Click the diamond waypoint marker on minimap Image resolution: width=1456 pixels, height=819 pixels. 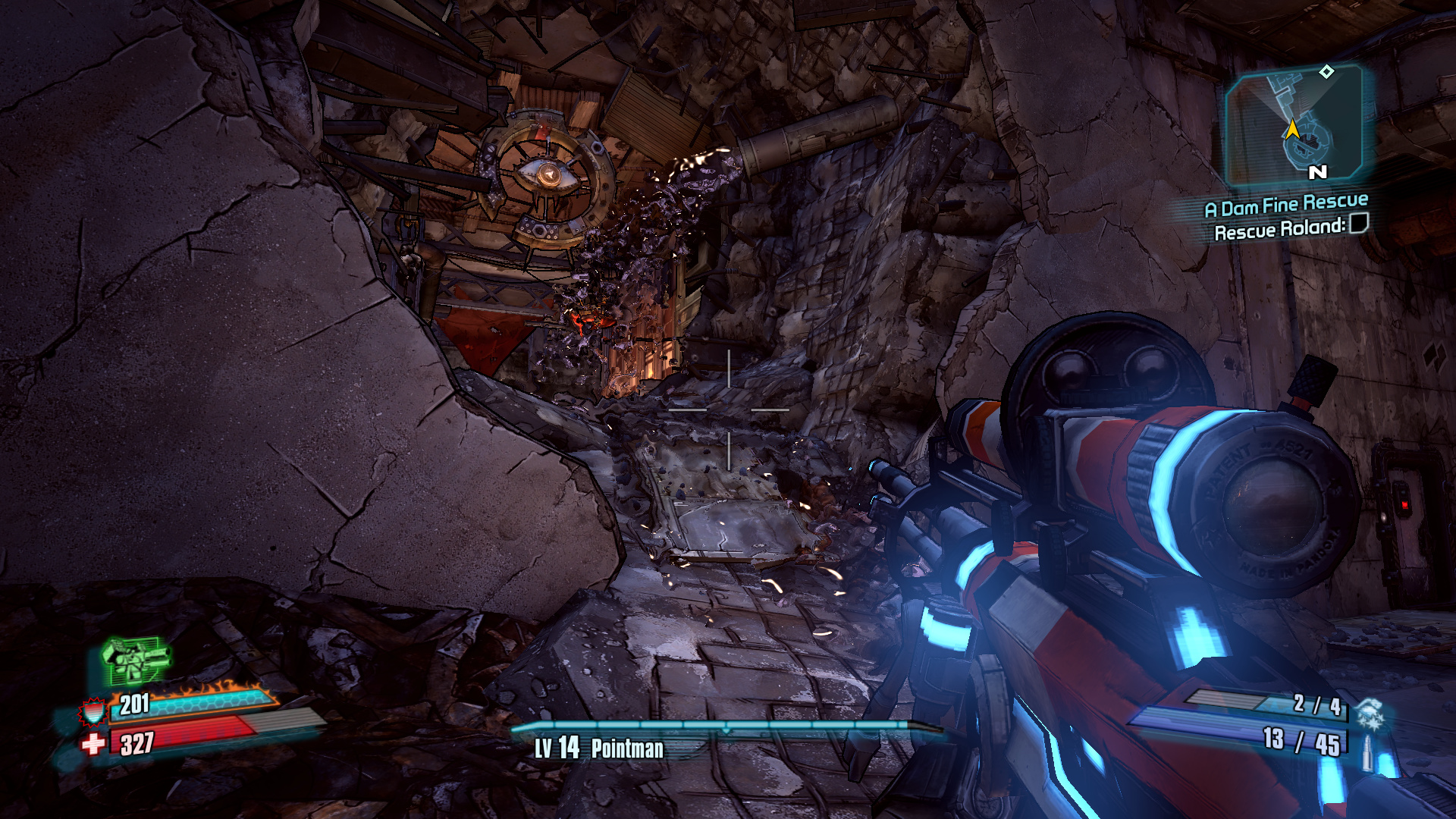[1326, 72]
